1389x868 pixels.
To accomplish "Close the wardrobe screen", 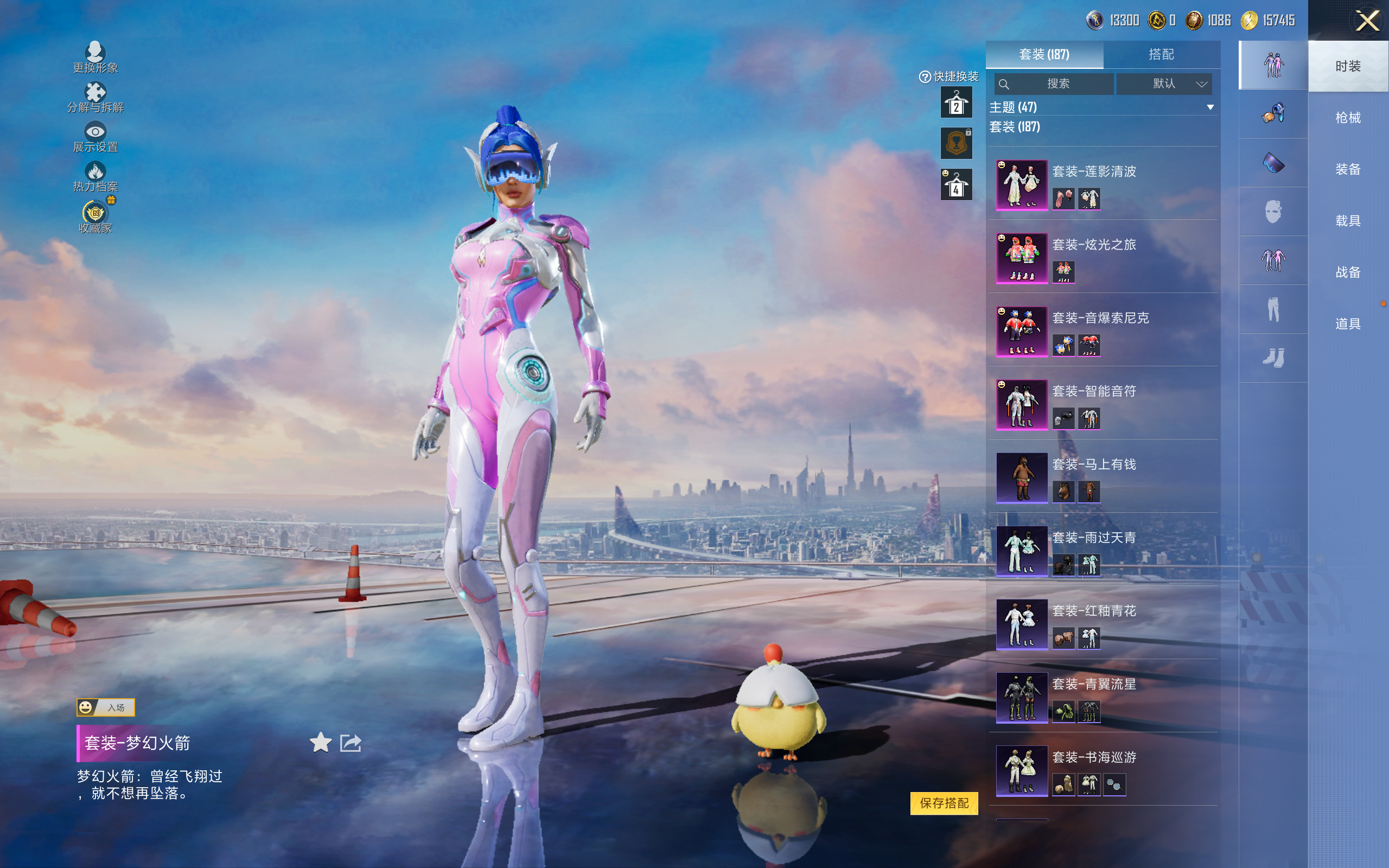I will 1367,21.
